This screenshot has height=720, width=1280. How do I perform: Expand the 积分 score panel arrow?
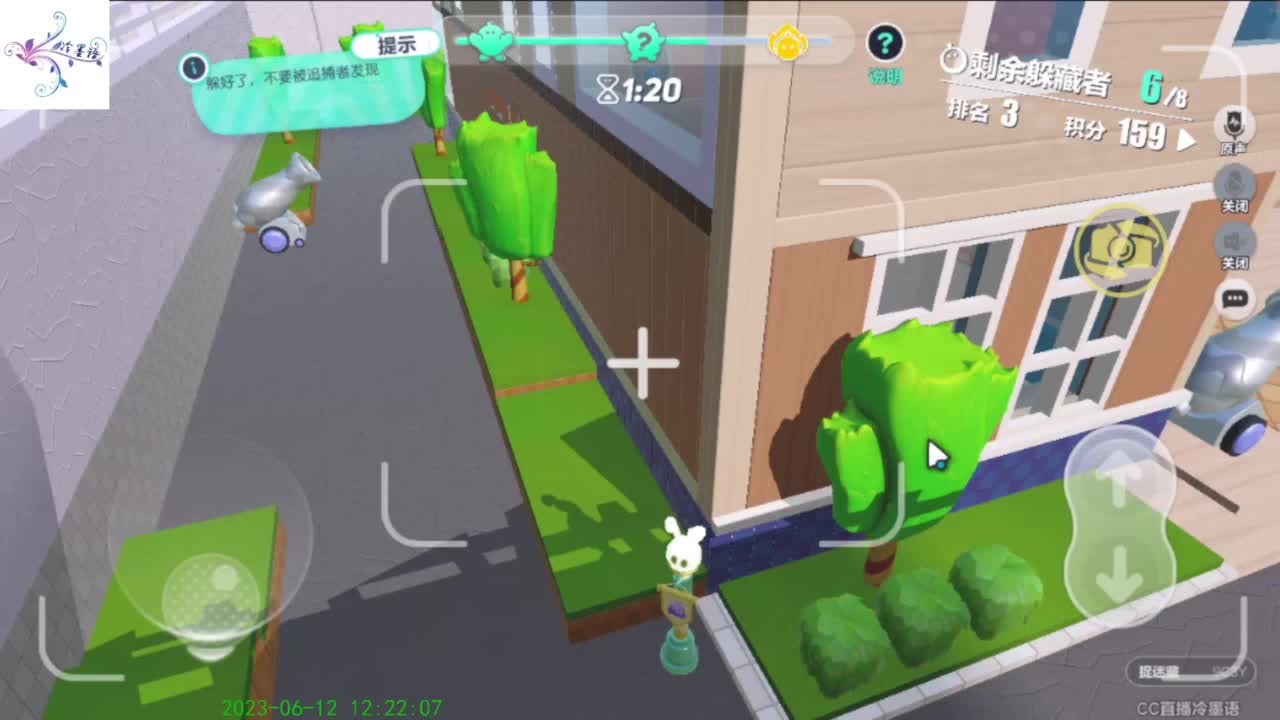1189,140
